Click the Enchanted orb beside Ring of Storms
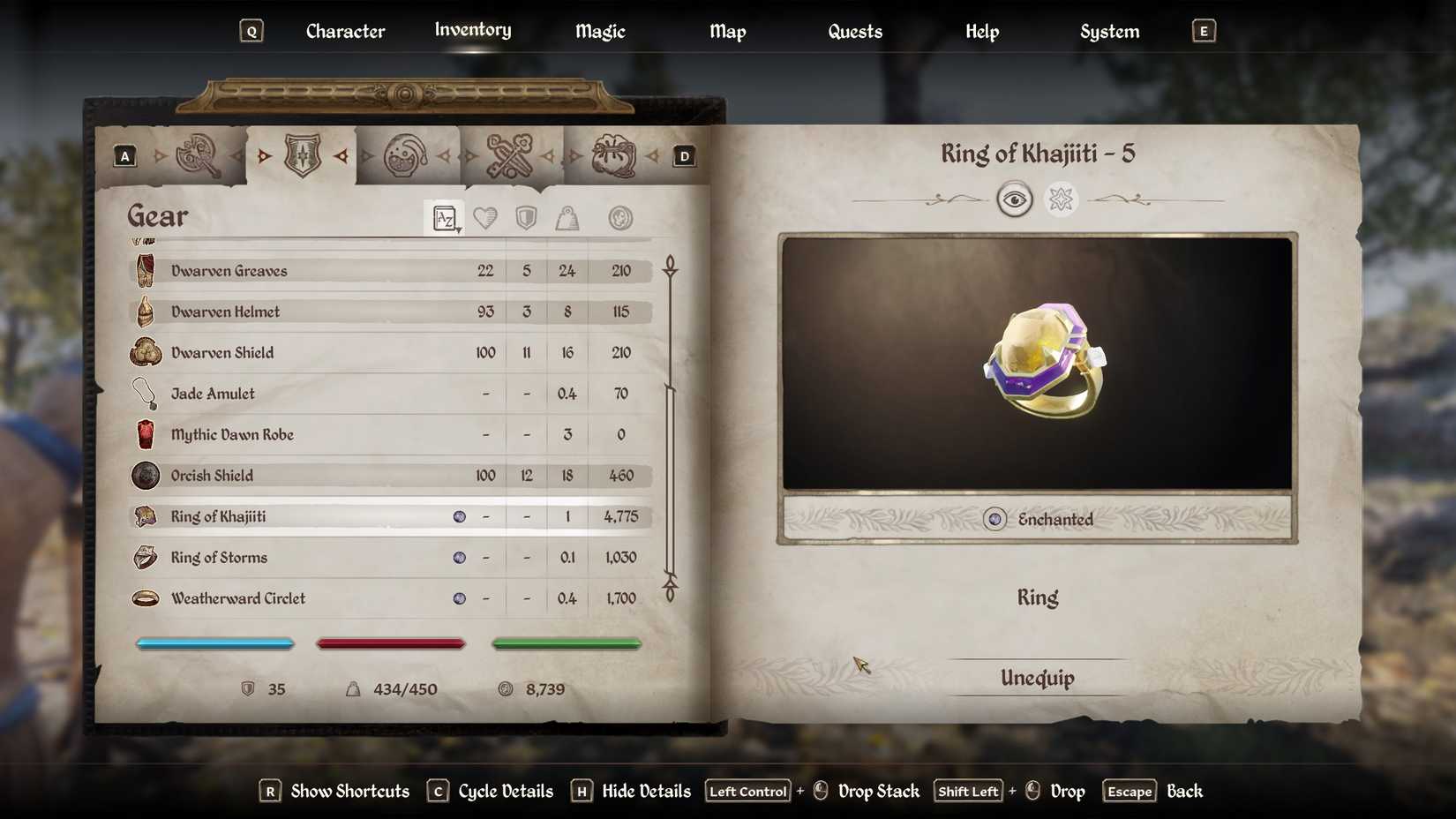Screen dimensions: 1456x819 click(459, 557)
